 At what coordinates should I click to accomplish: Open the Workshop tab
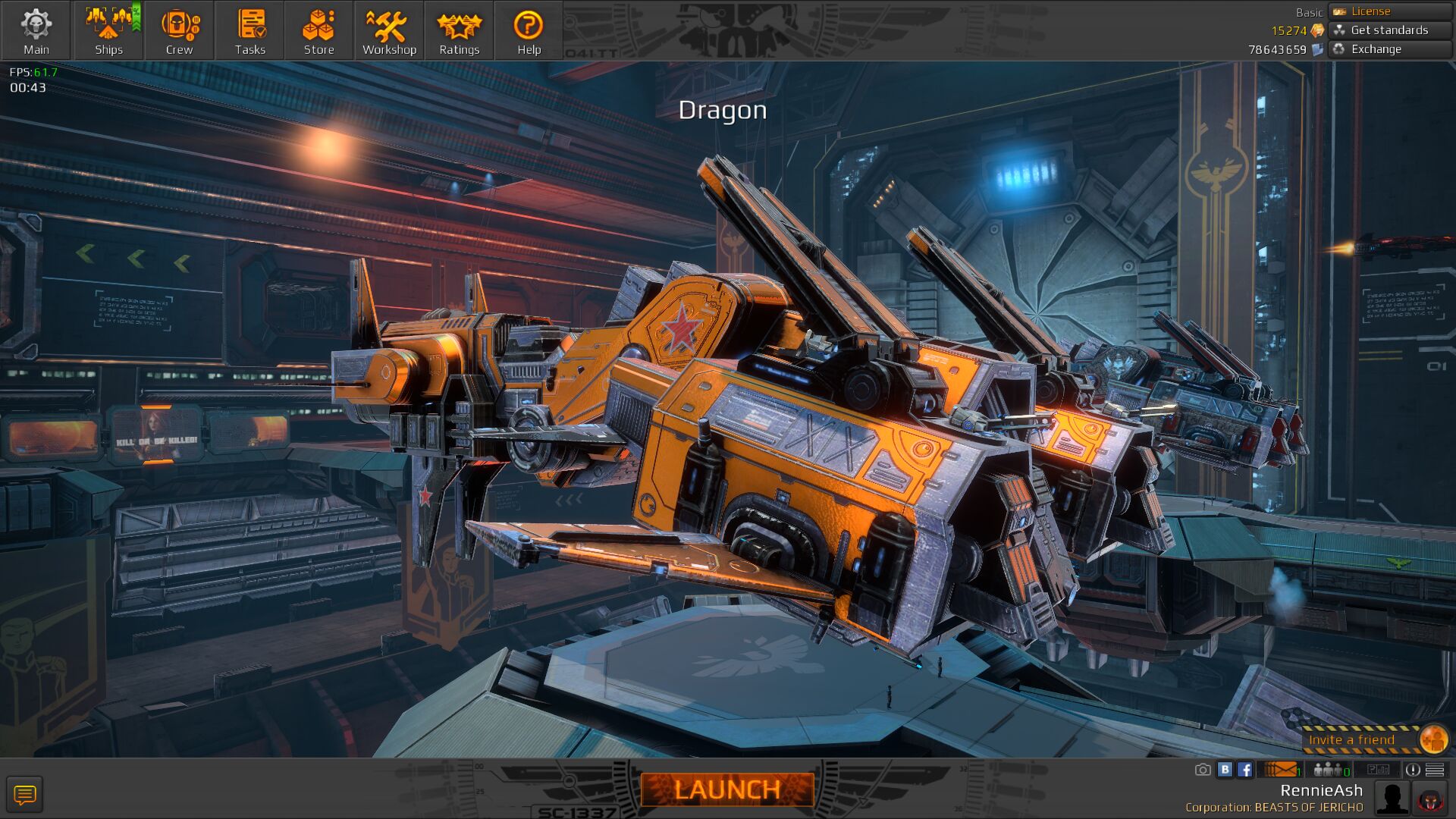click(x=389, y=31)
